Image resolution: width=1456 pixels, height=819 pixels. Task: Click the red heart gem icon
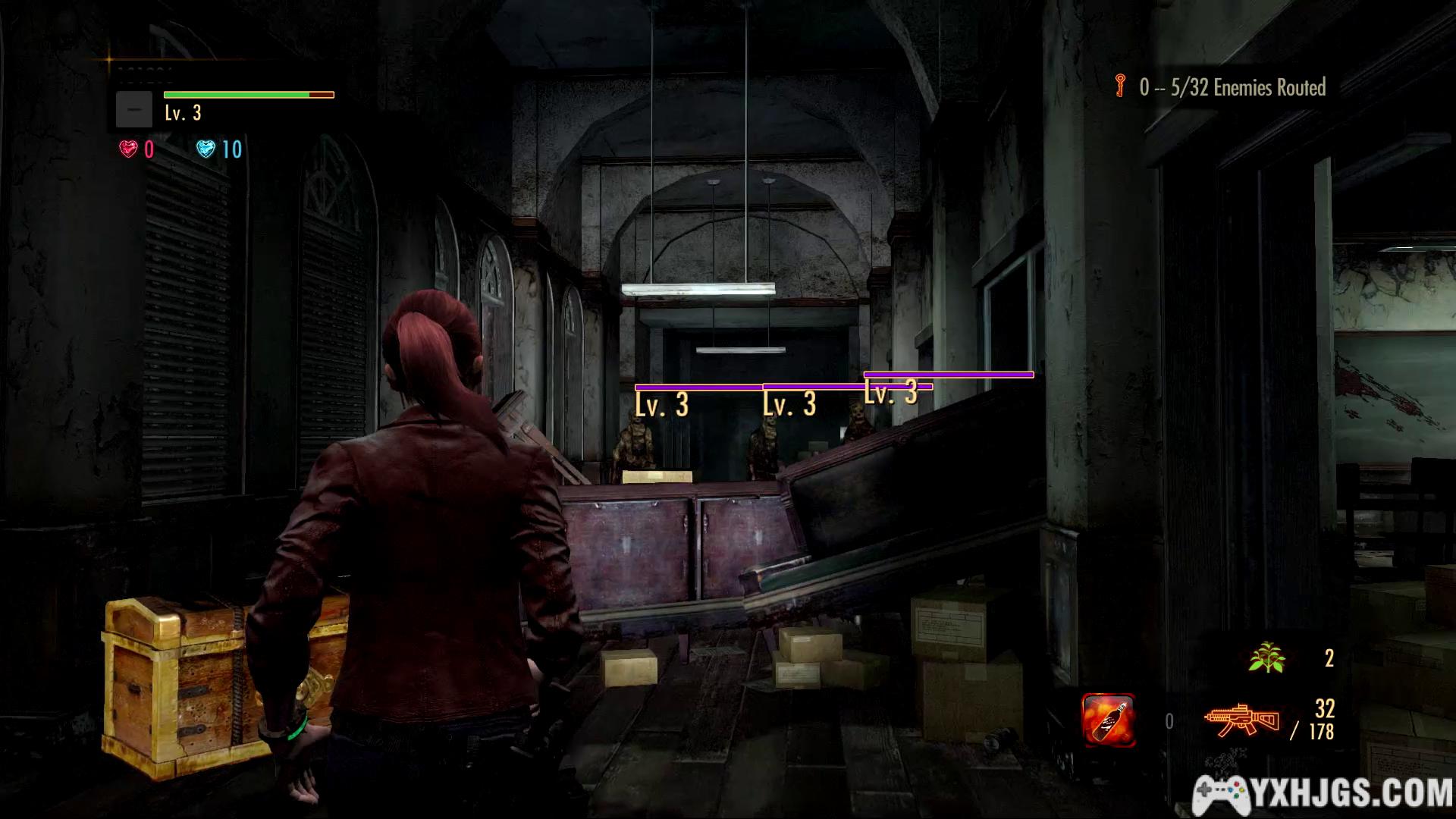coord(128,149)
